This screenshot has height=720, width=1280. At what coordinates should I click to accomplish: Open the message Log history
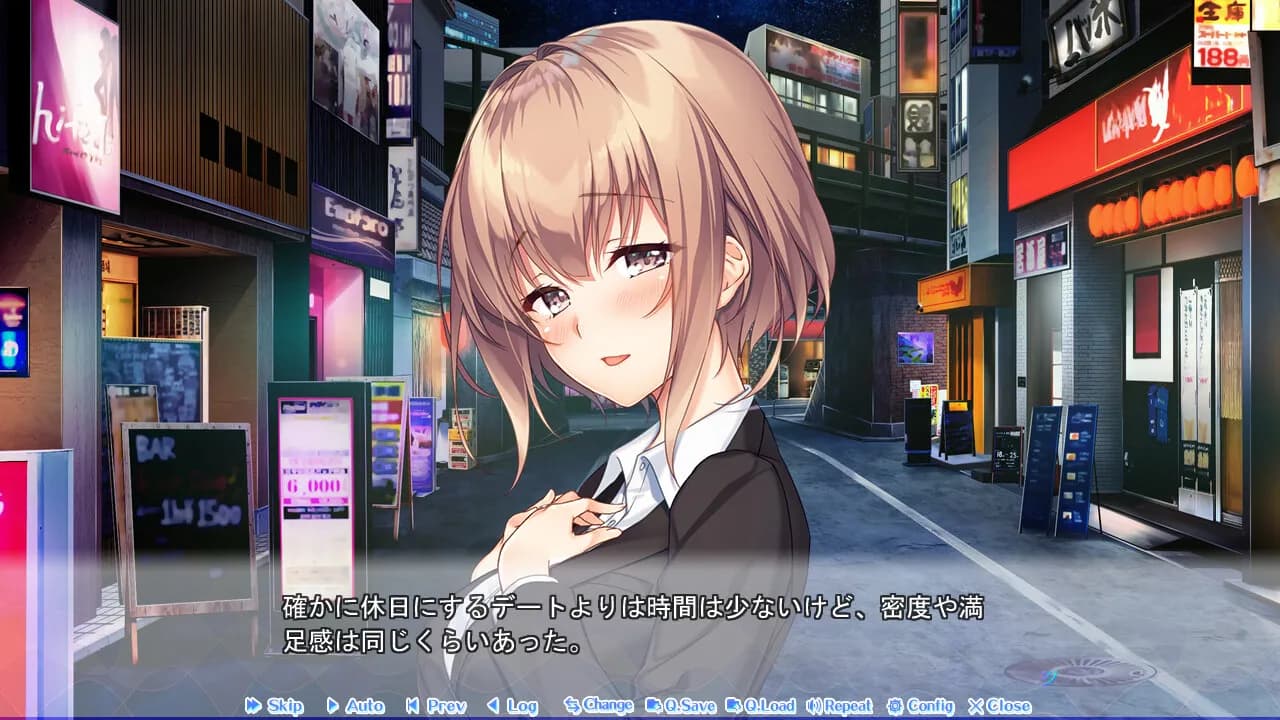click(x=512, y=706)
